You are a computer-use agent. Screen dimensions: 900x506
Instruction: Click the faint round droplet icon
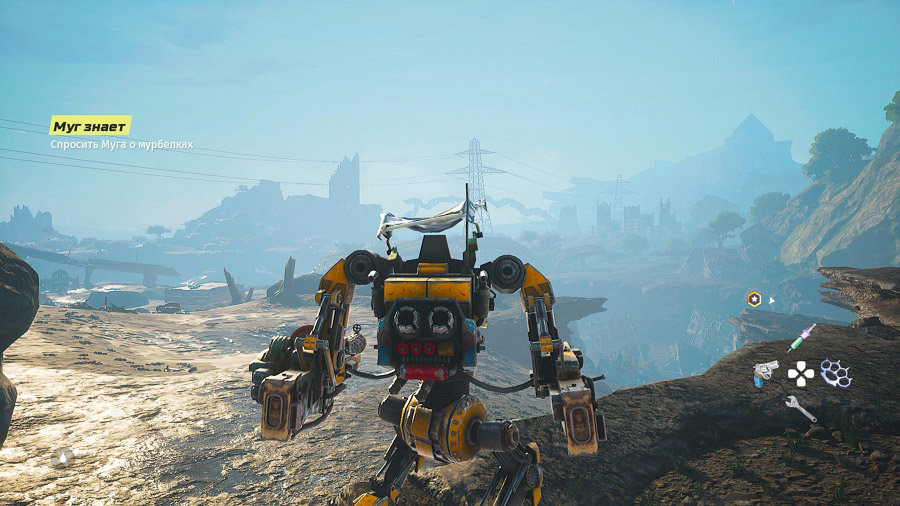point(63,457)
